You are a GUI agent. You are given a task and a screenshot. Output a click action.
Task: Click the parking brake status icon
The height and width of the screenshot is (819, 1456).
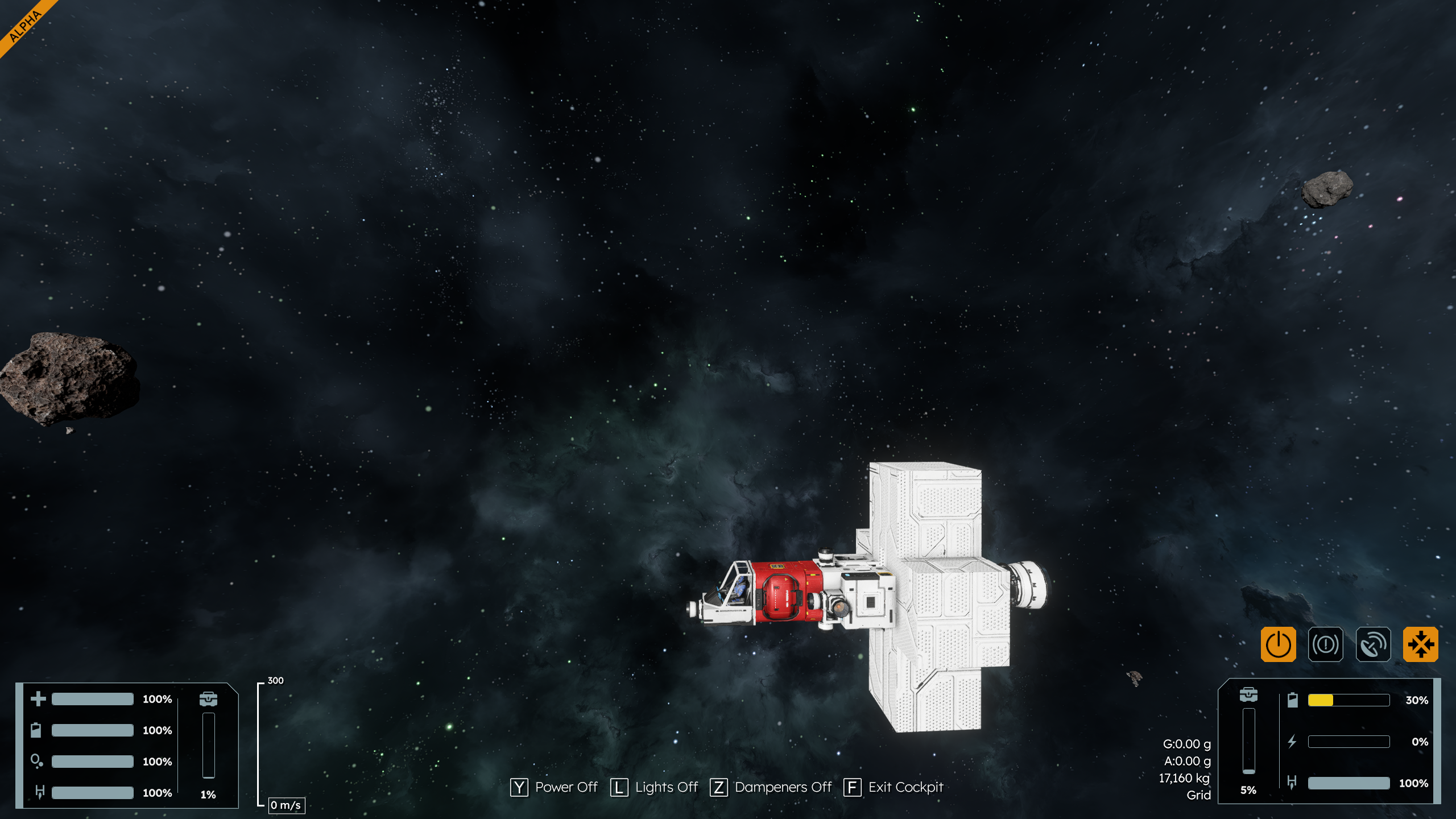(1325, 644)
